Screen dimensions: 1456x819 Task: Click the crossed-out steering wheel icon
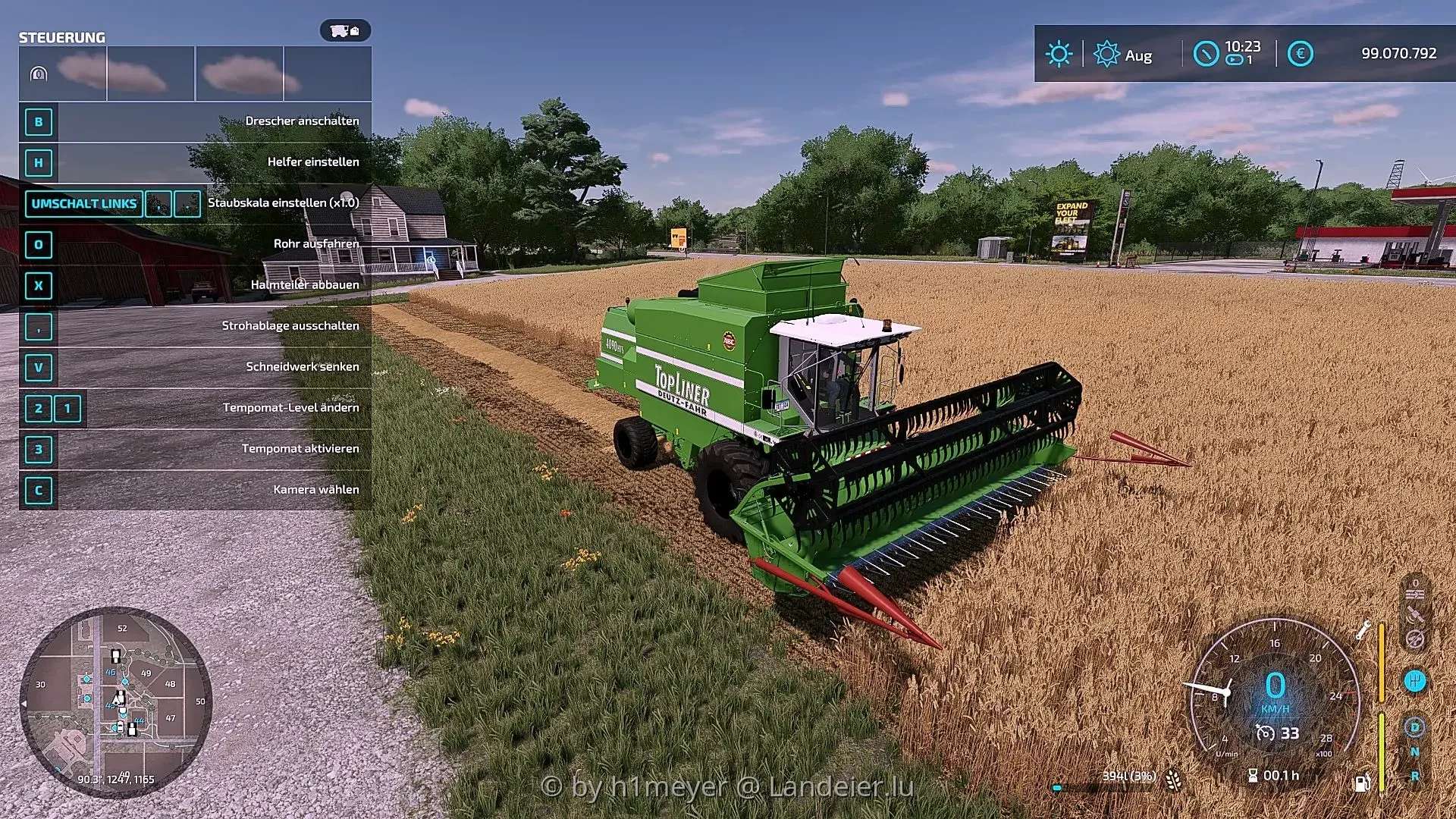(x=1414, y=639)
